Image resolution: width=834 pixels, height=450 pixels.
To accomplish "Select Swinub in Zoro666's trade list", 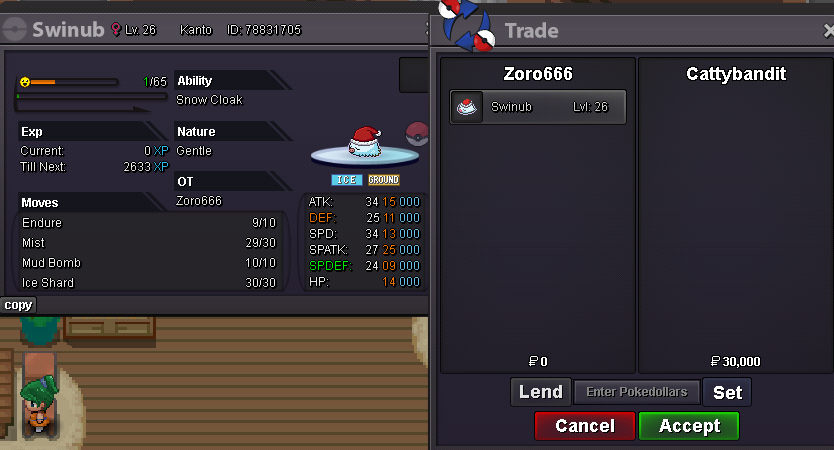I will tap(538, 107).
